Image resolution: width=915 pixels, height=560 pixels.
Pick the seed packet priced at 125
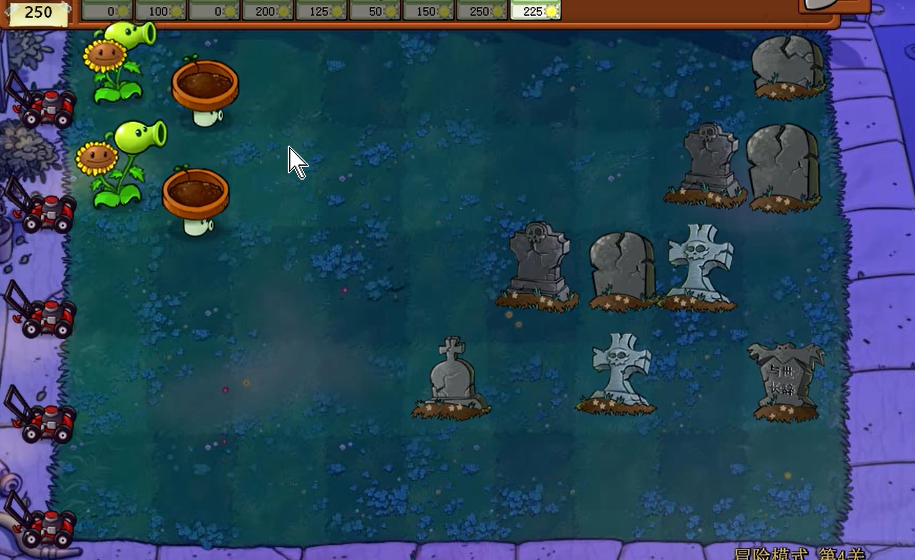pyautogui.click(x=321, y=10)
